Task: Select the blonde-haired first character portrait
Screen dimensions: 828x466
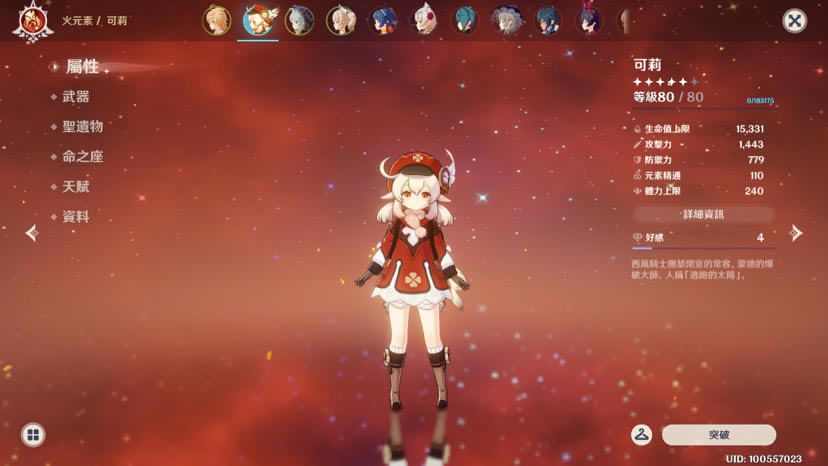Action: click(217, 20)
